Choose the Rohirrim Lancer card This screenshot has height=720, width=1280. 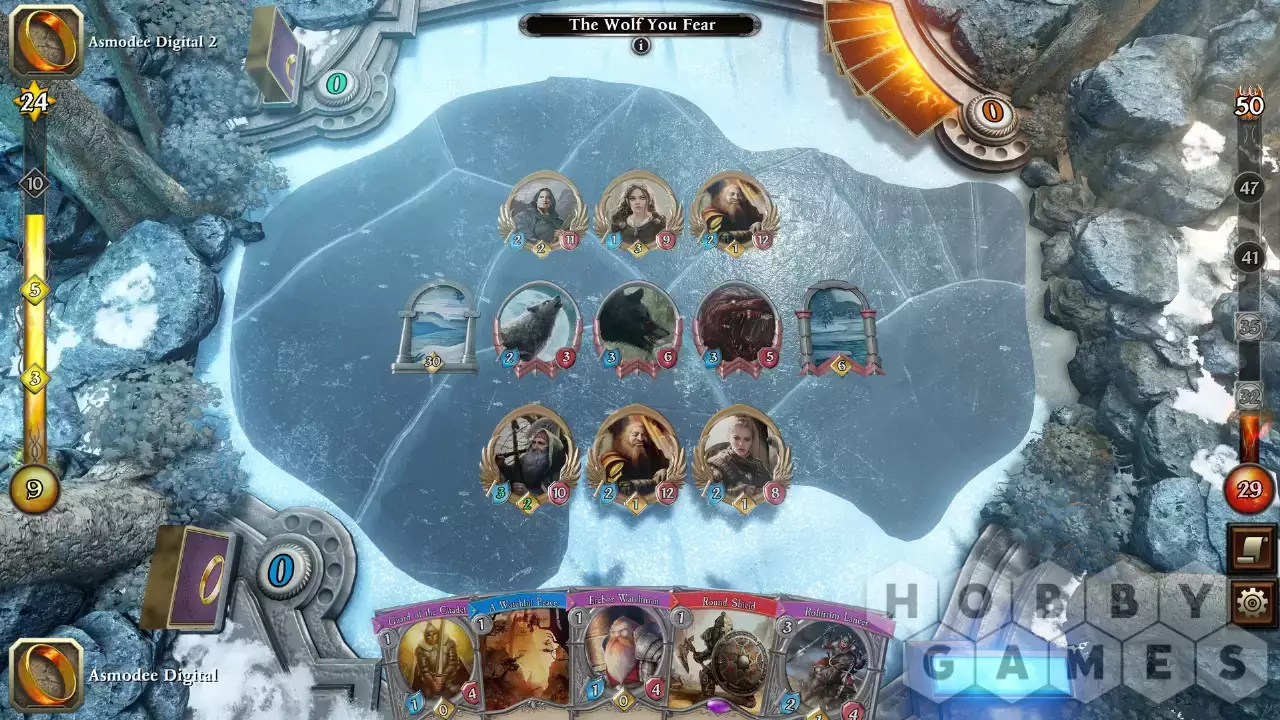[x=826, y=660]
